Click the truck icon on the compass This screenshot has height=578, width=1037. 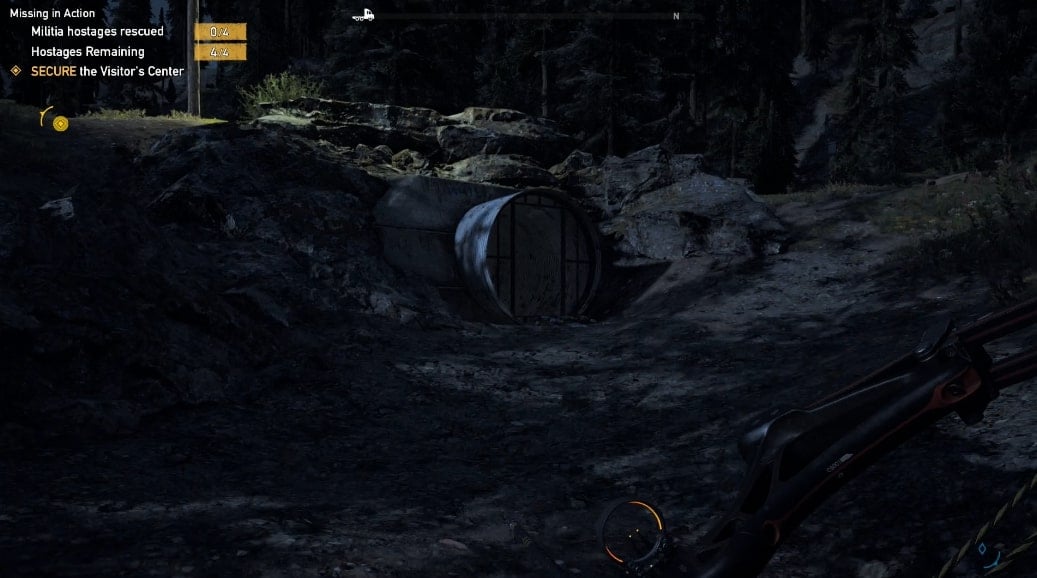(x=364, y=15)
